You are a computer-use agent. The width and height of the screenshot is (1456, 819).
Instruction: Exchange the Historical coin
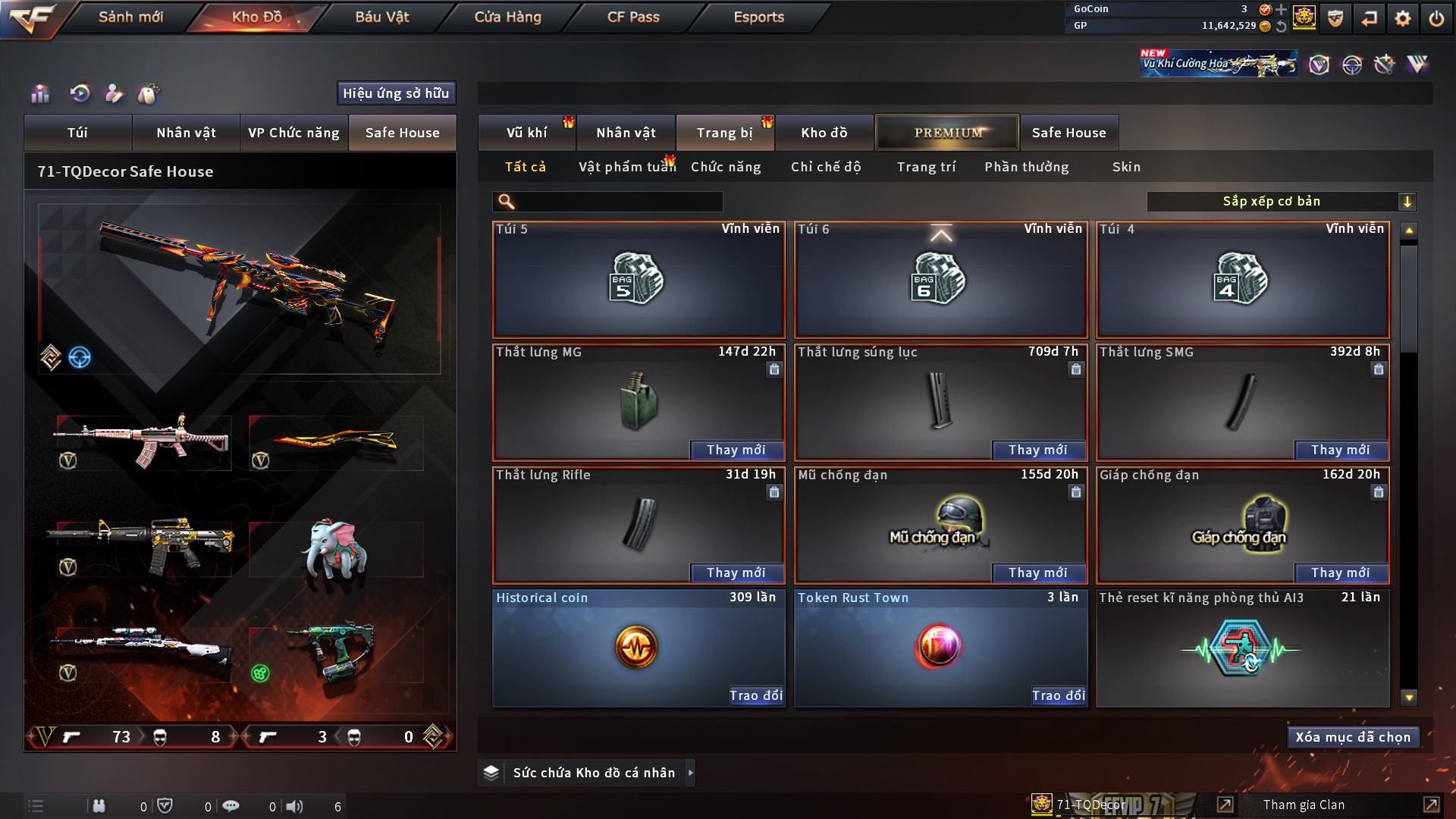click(x=755, y=695)
